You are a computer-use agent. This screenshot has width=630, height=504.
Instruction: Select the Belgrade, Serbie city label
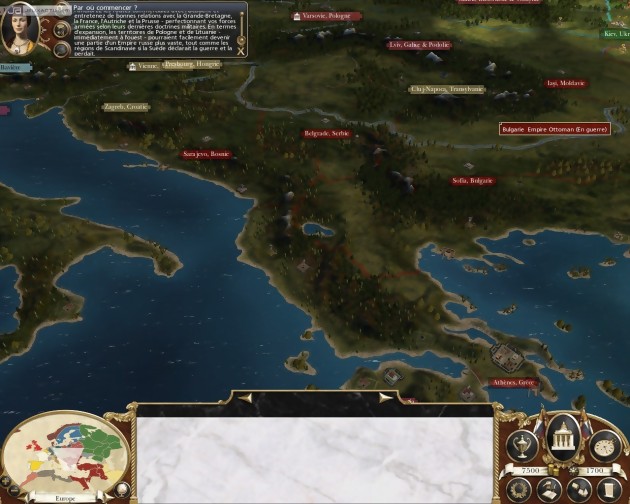[326, 133]
